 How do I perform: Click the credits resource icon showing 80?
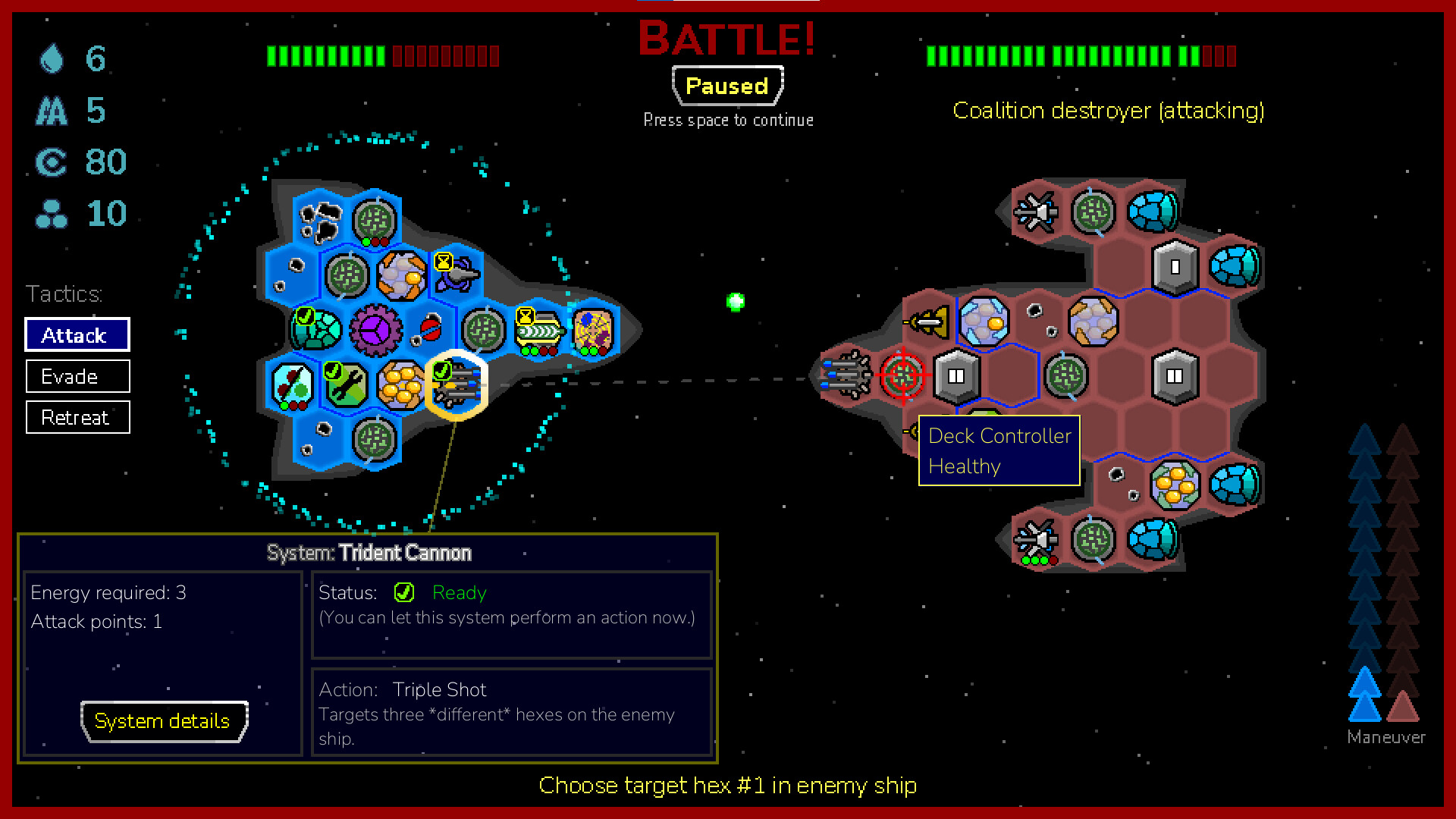(x=51, y=162)
